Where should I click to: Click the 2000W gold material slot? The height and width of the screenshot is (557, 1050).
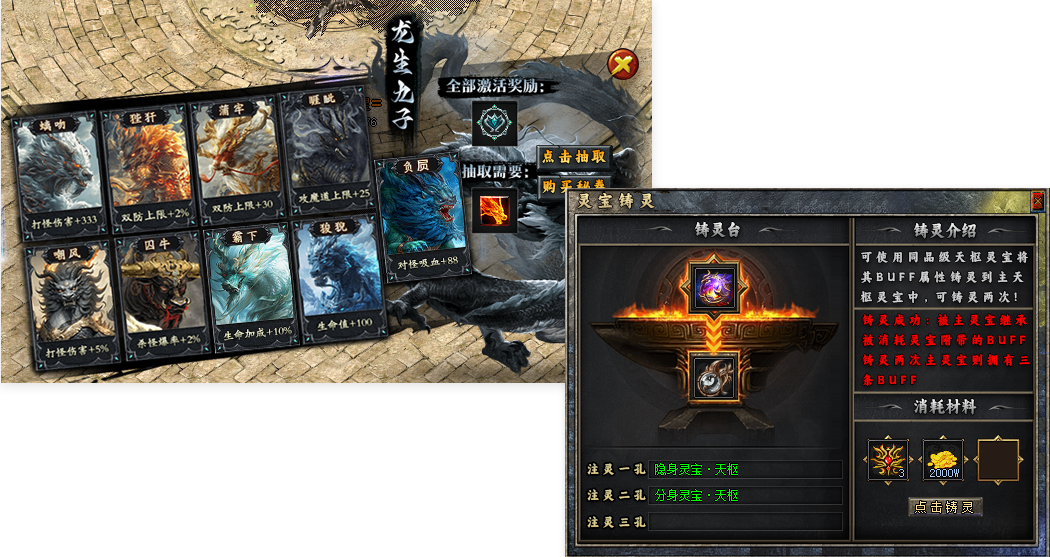pyautogui.click(x=943, y=460)
